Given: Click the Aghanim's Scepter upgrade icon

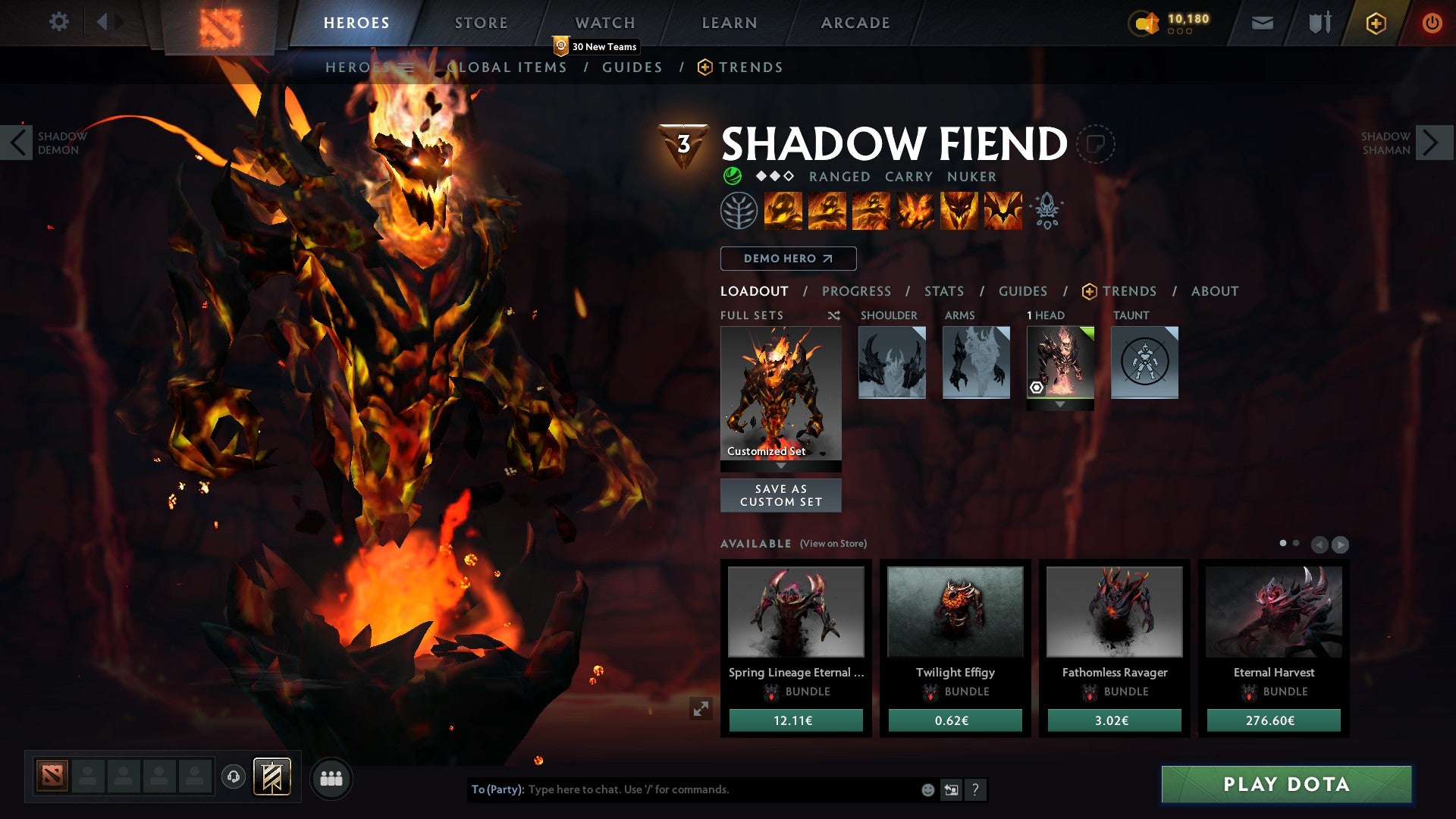Looking at the screenshot, I should [1047, 211].
